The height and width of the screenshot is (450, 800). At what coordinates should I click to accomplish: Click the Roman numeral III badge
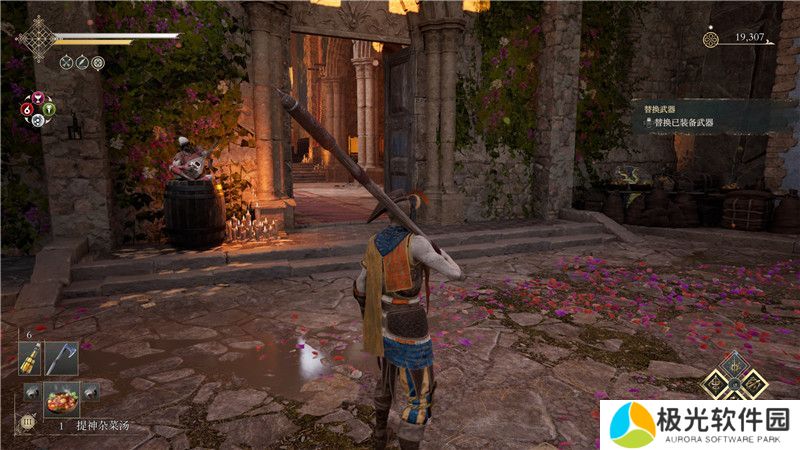coord(27,424)
